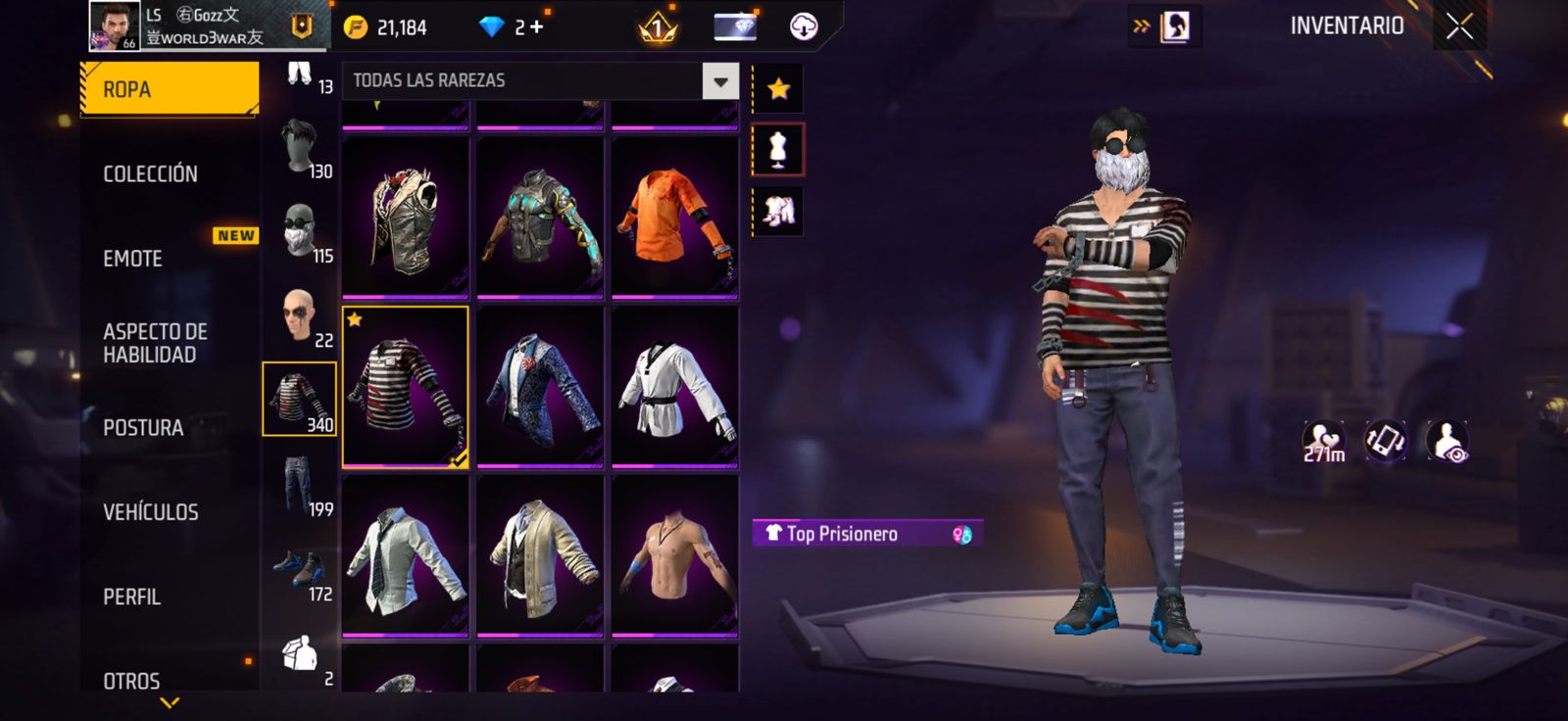Choose the orange long-sleeve shirt

674,217
